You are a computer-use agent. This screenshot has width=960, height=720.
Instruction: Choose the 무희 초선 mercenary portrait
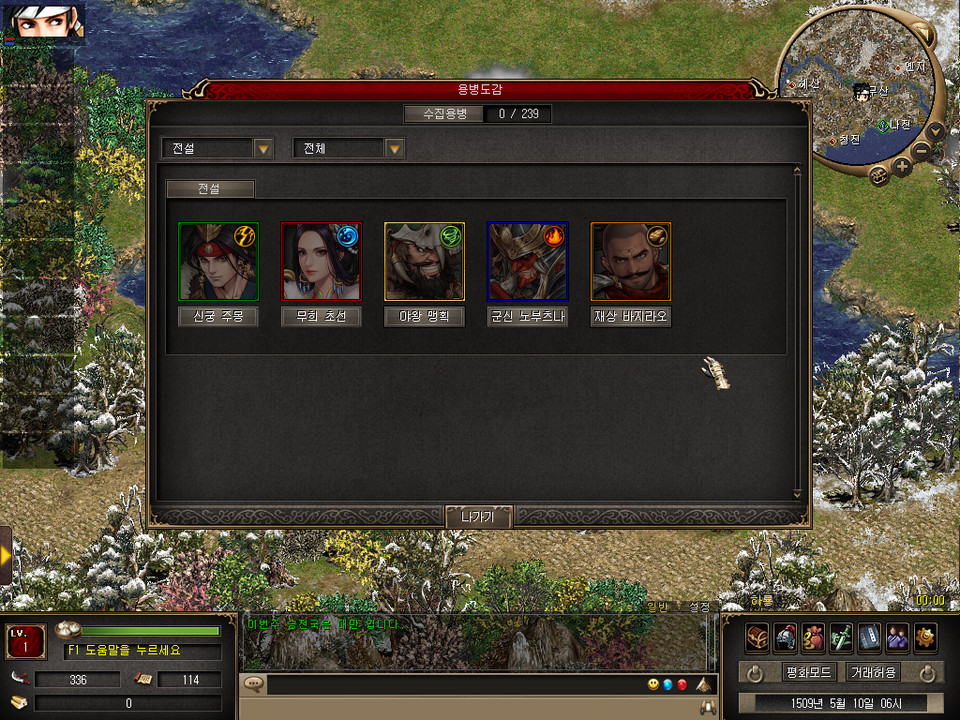321,261
